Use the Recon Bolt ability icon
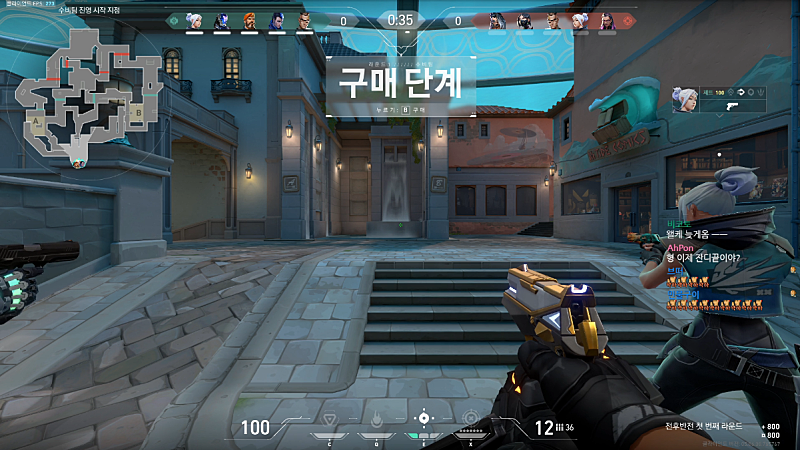Viewport: 800px width, 450px height. click(424, 418)
